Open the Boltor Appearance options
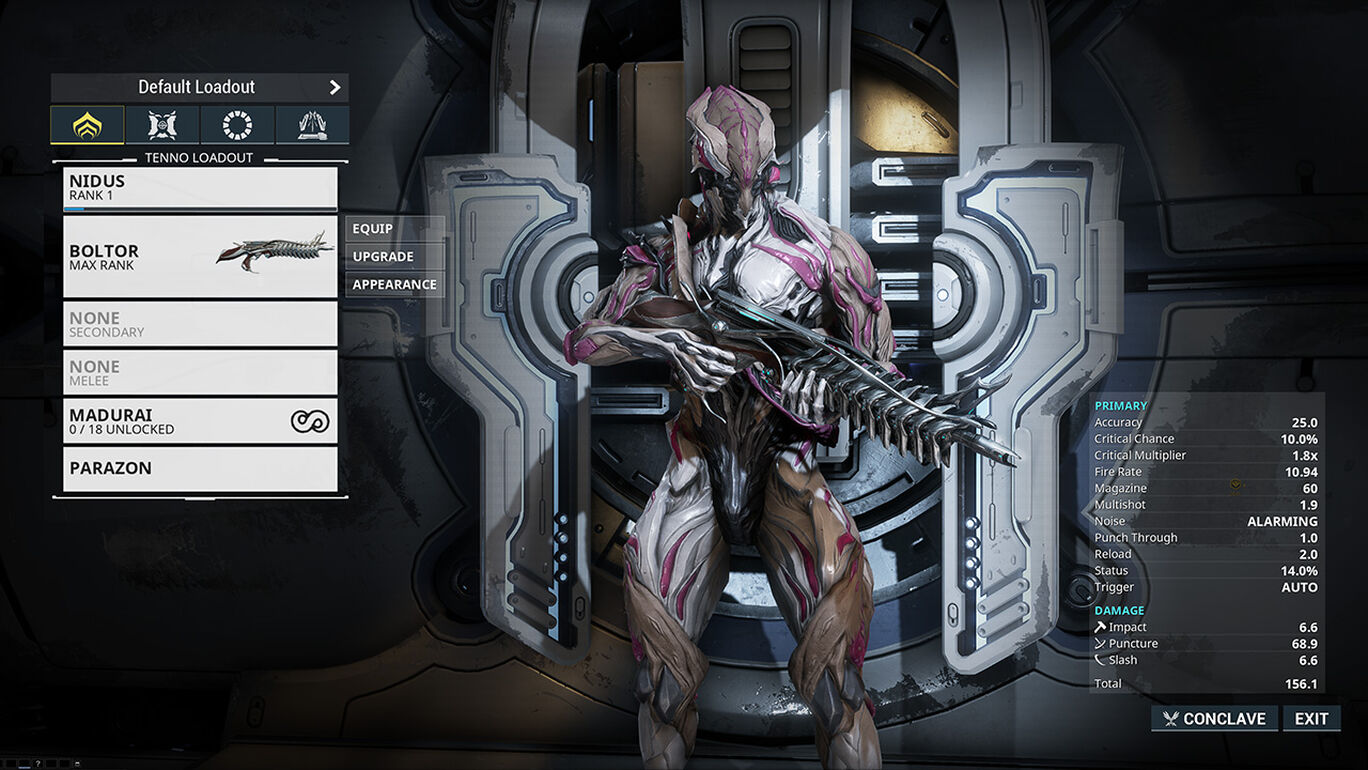Viewport: 1368px width, 770px height. coord(394,285)
